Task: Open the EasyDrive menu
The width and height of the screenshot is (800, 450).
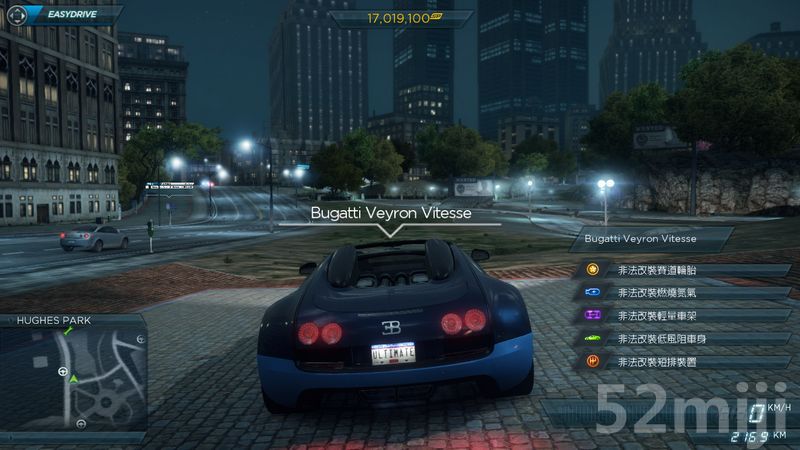Action: click(62, 15)
